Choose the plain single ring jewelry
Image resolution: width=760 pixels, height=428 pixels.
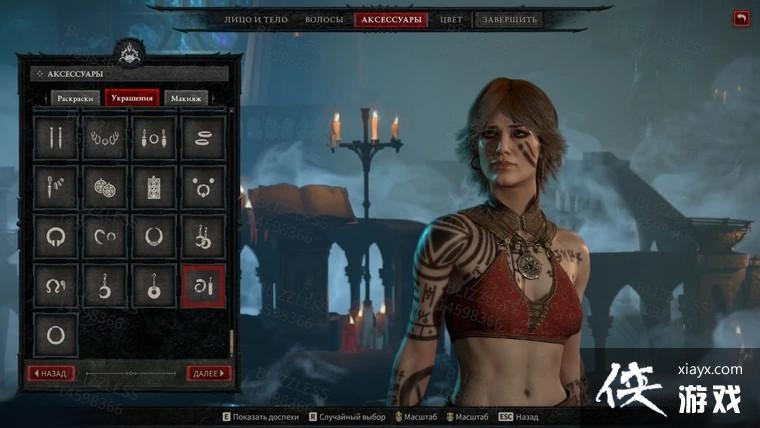coord(56,335)
